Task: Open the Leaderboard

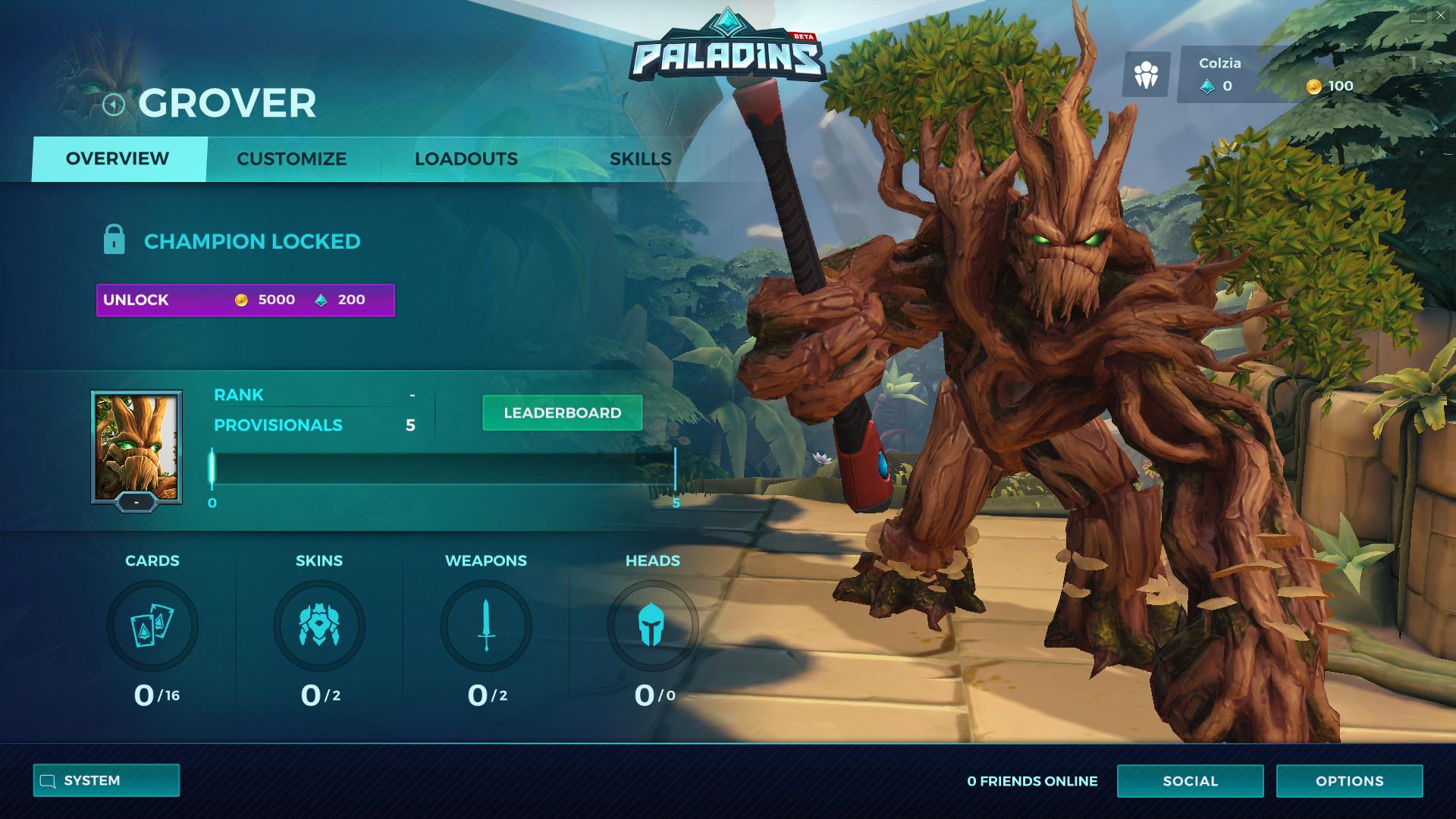Action: pyautogui.click(x=562, y=413)
